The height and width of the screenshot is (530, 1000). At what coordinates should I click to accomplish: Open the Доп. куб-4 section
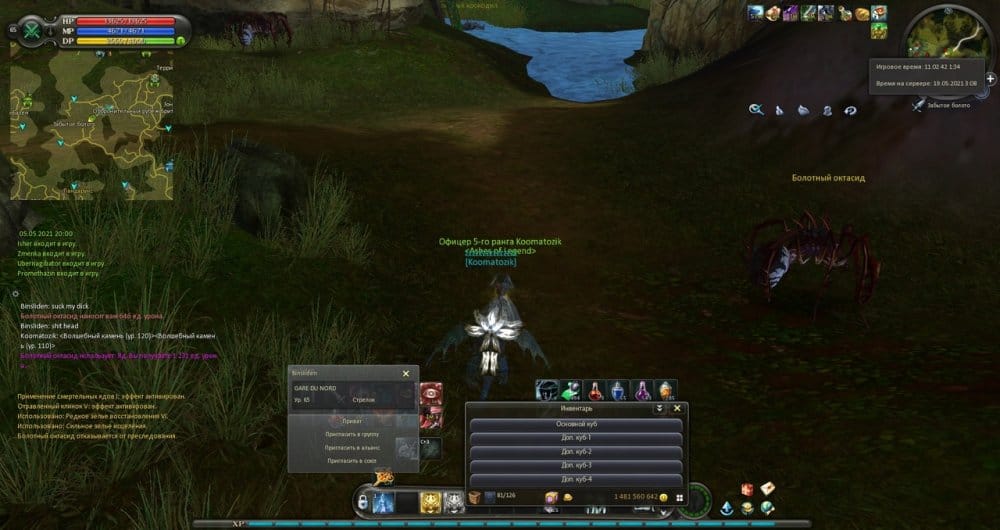coord(575,480)
